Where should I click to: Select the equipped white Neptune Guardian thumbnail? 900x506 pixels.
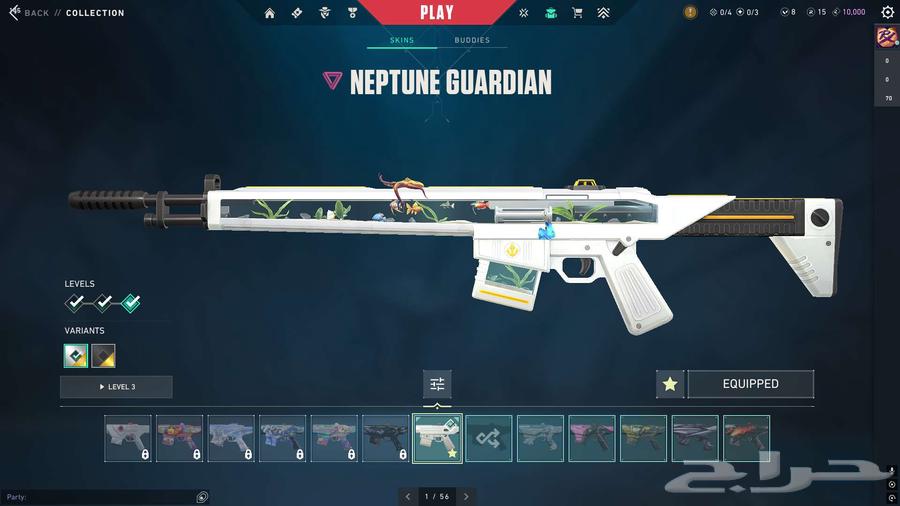click(437, 438)
